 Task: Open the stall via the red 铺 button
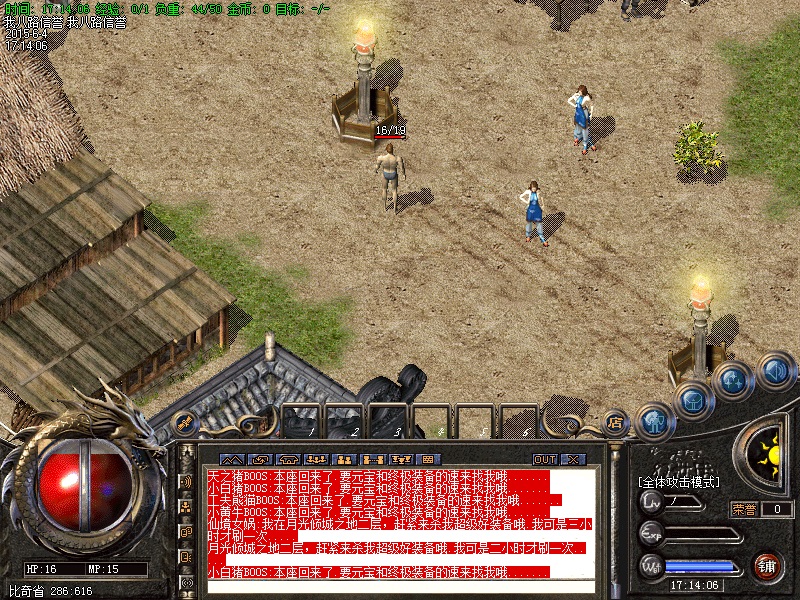pos(767,567)
